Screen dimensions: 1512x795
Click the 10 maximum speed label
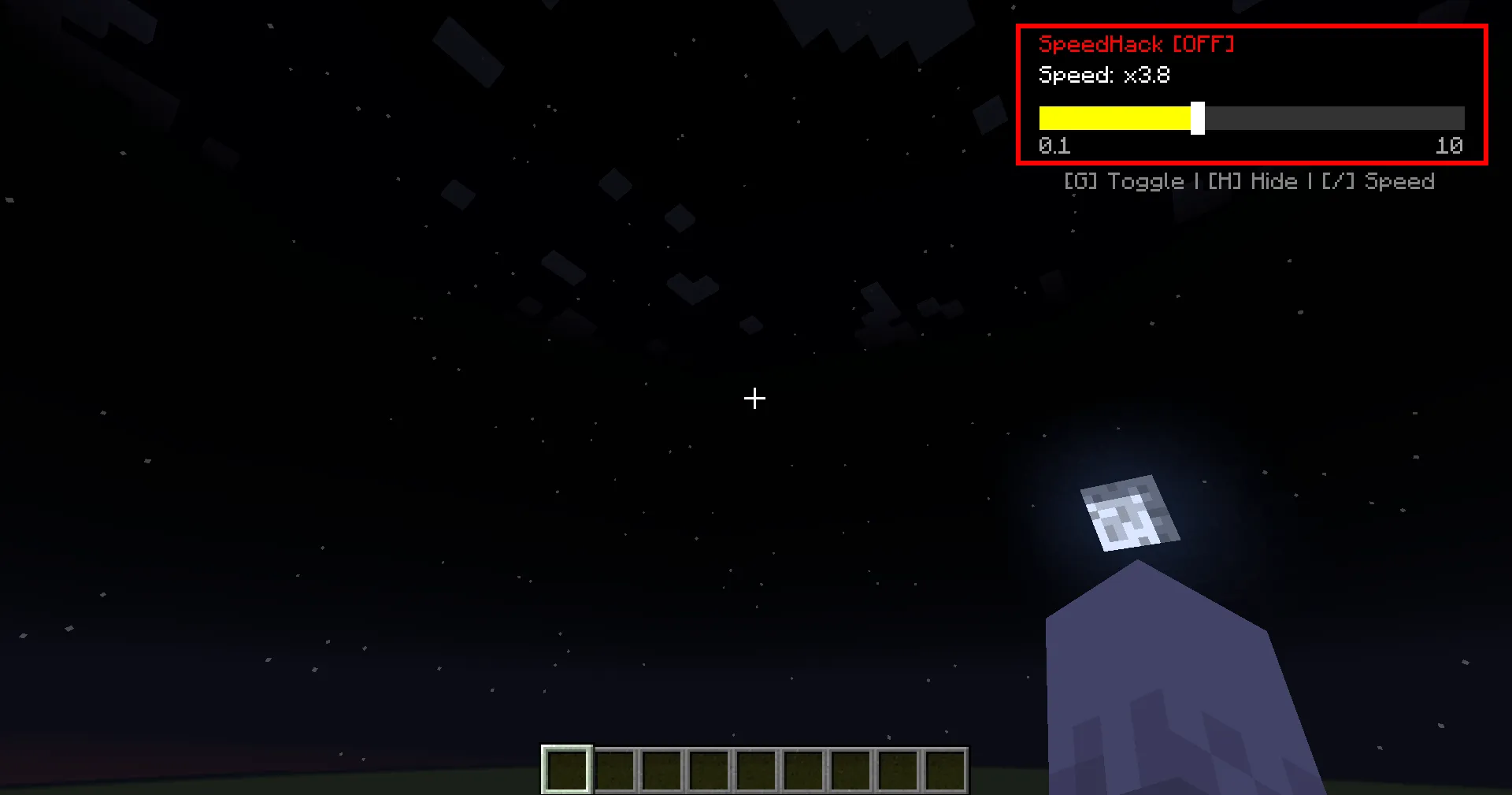(1449, 146)
